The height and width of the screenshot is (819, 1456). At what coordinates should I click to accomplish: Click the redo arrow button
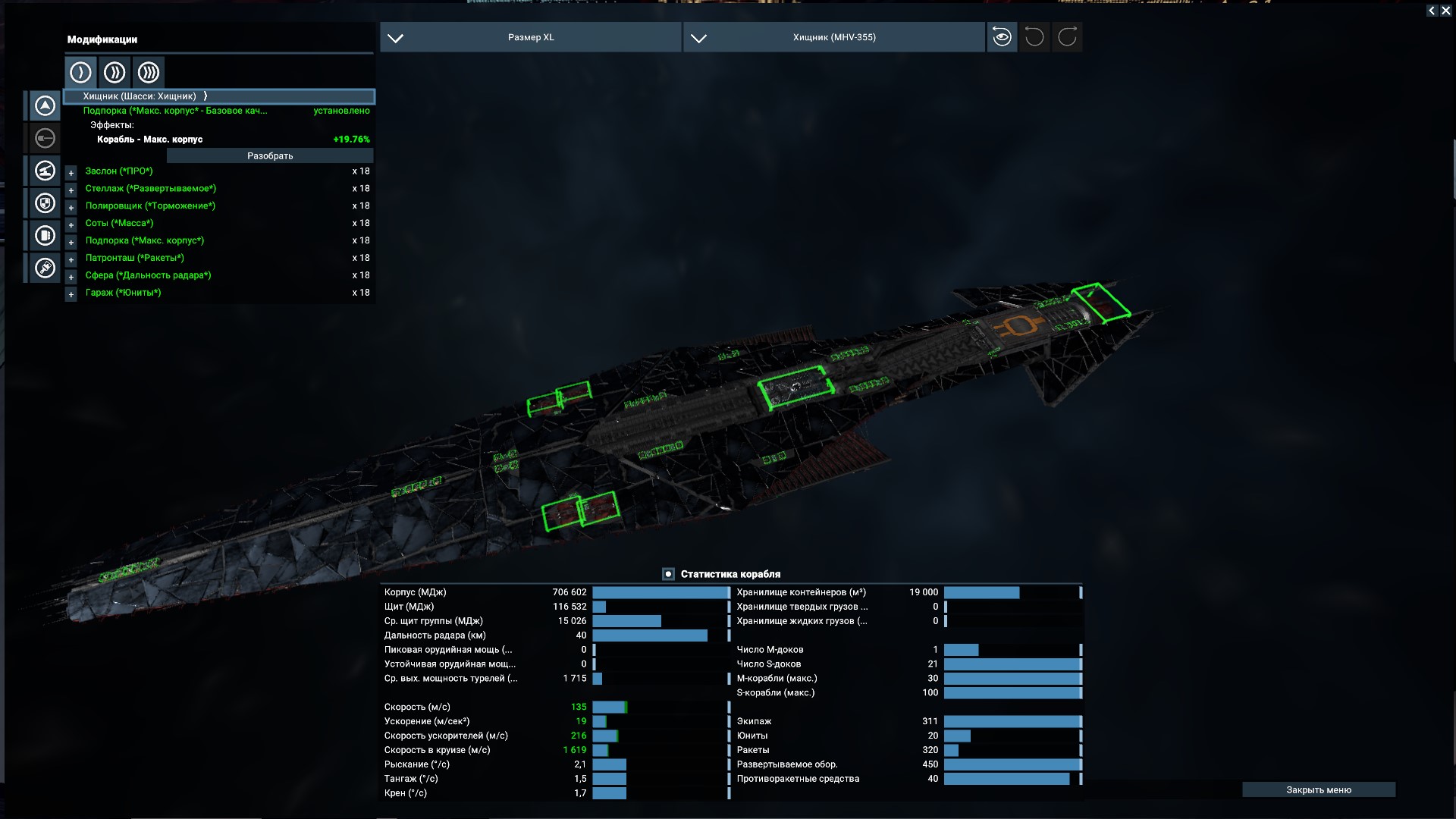coord(1067,37)
